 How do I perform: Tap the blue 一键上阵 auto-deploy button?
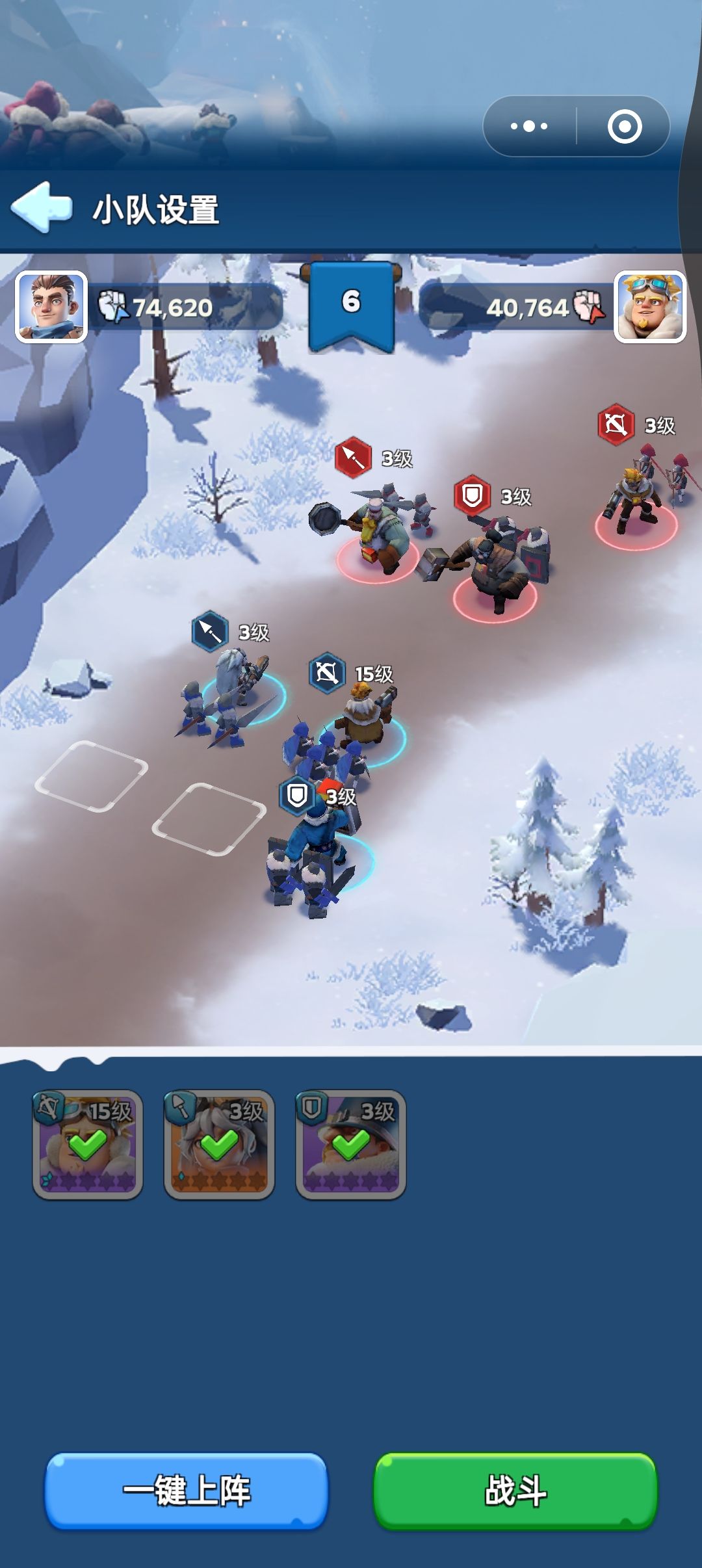click(187, 1490)
